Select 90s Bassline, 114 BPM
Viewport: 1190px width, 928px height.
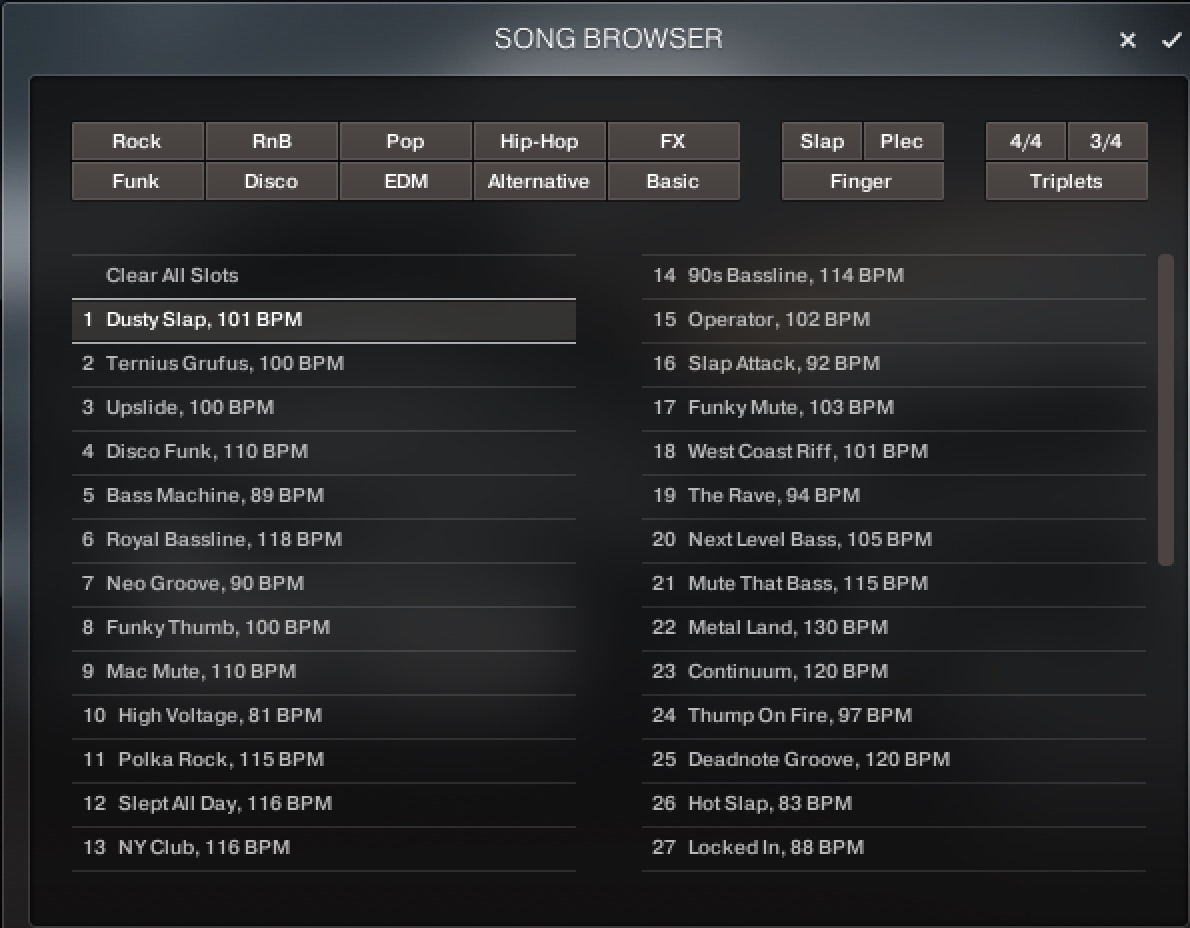click(795, 275)
